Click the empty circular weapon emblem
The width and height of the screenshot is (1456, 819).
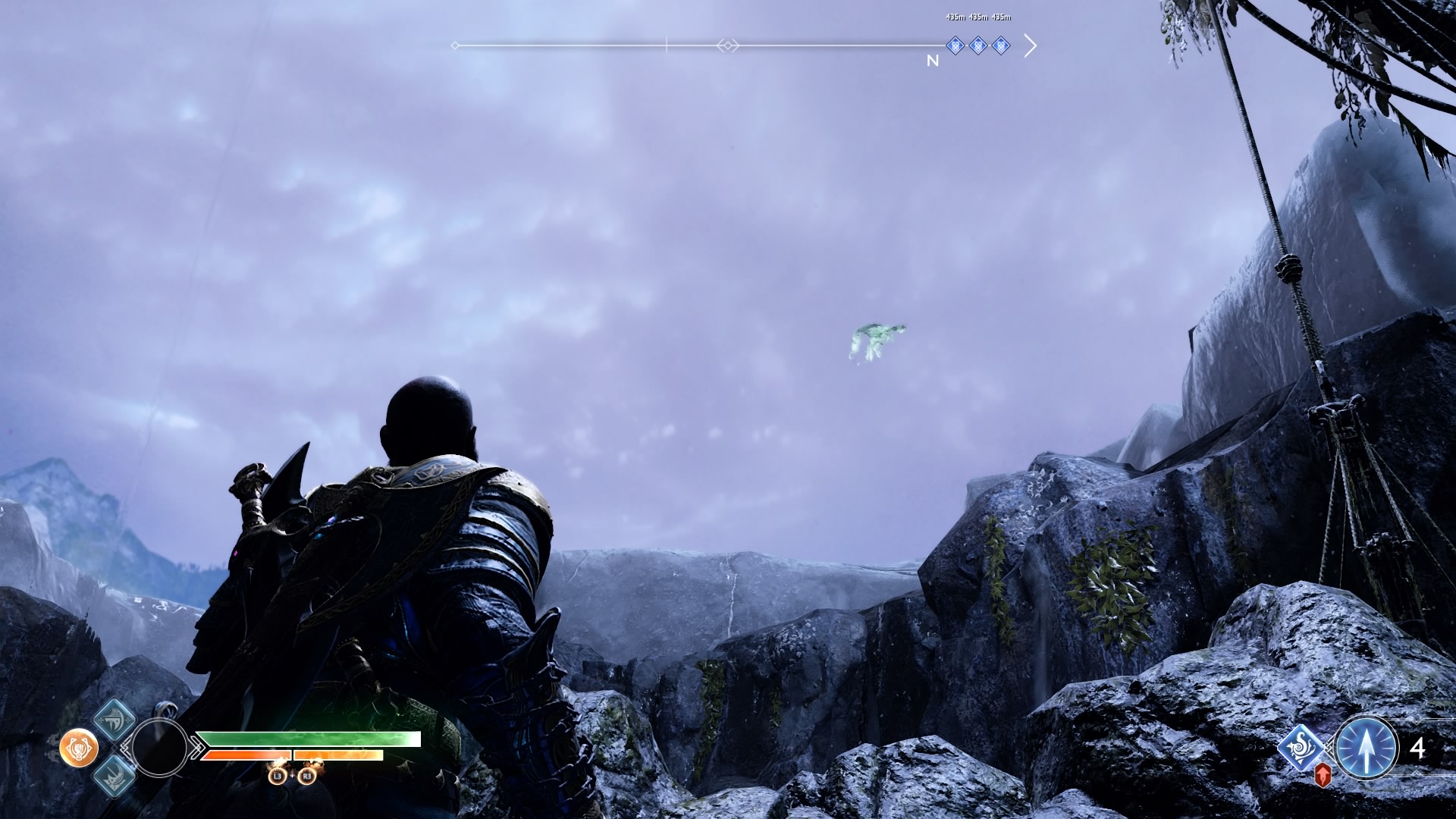pos(159,748)
